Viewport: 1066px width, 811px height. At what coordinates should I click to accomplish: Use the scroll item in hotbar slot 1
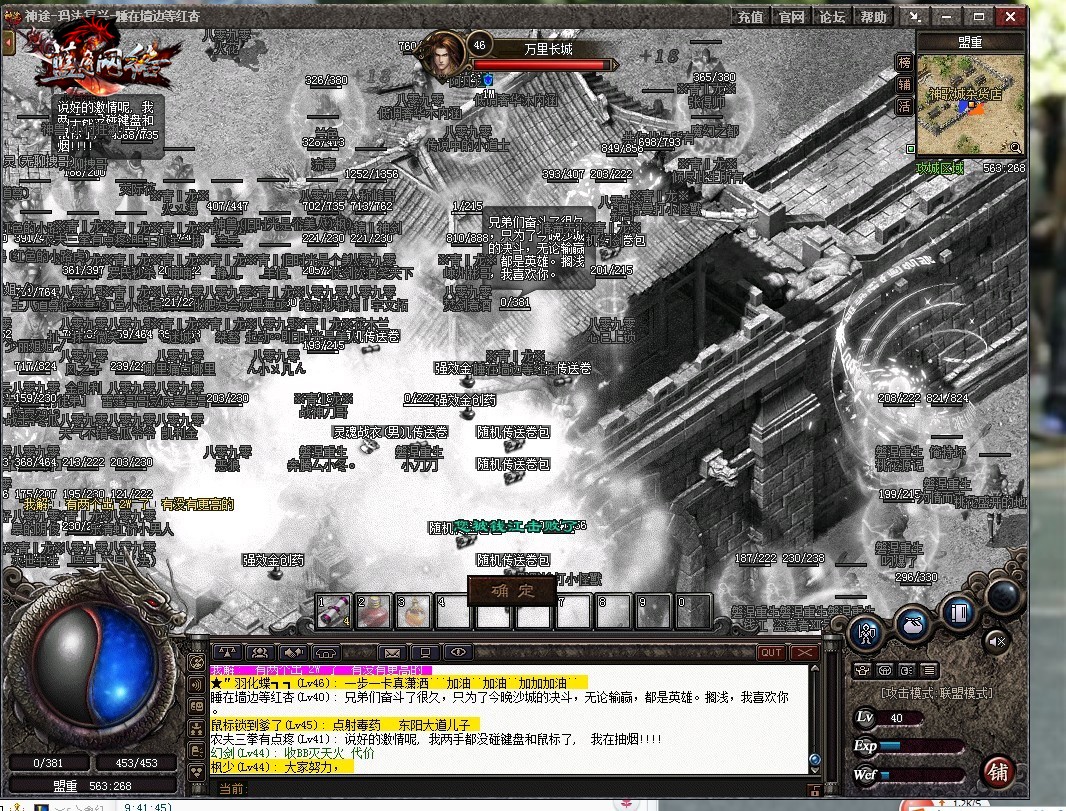tap(334, 611)
